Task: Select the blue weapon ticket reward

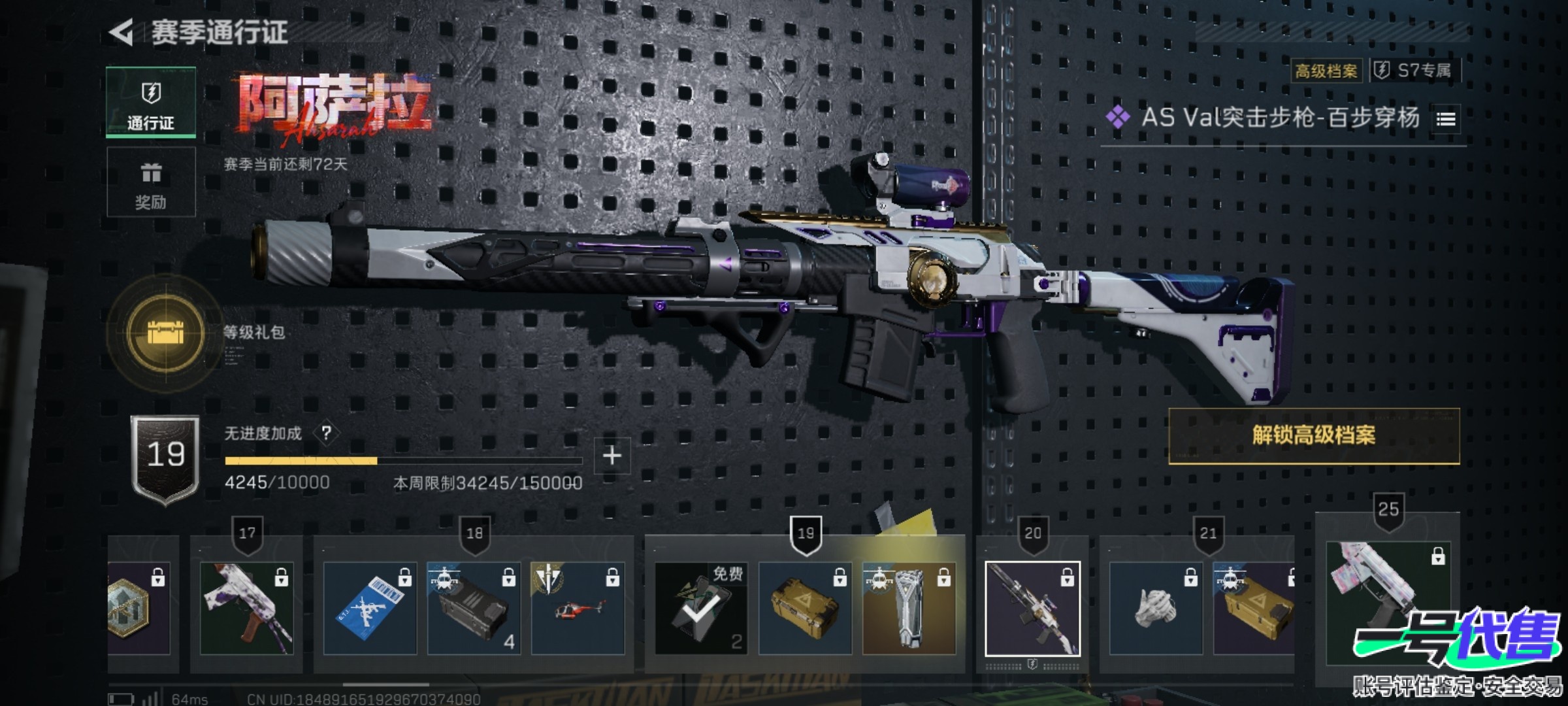Action: (370, 608)
